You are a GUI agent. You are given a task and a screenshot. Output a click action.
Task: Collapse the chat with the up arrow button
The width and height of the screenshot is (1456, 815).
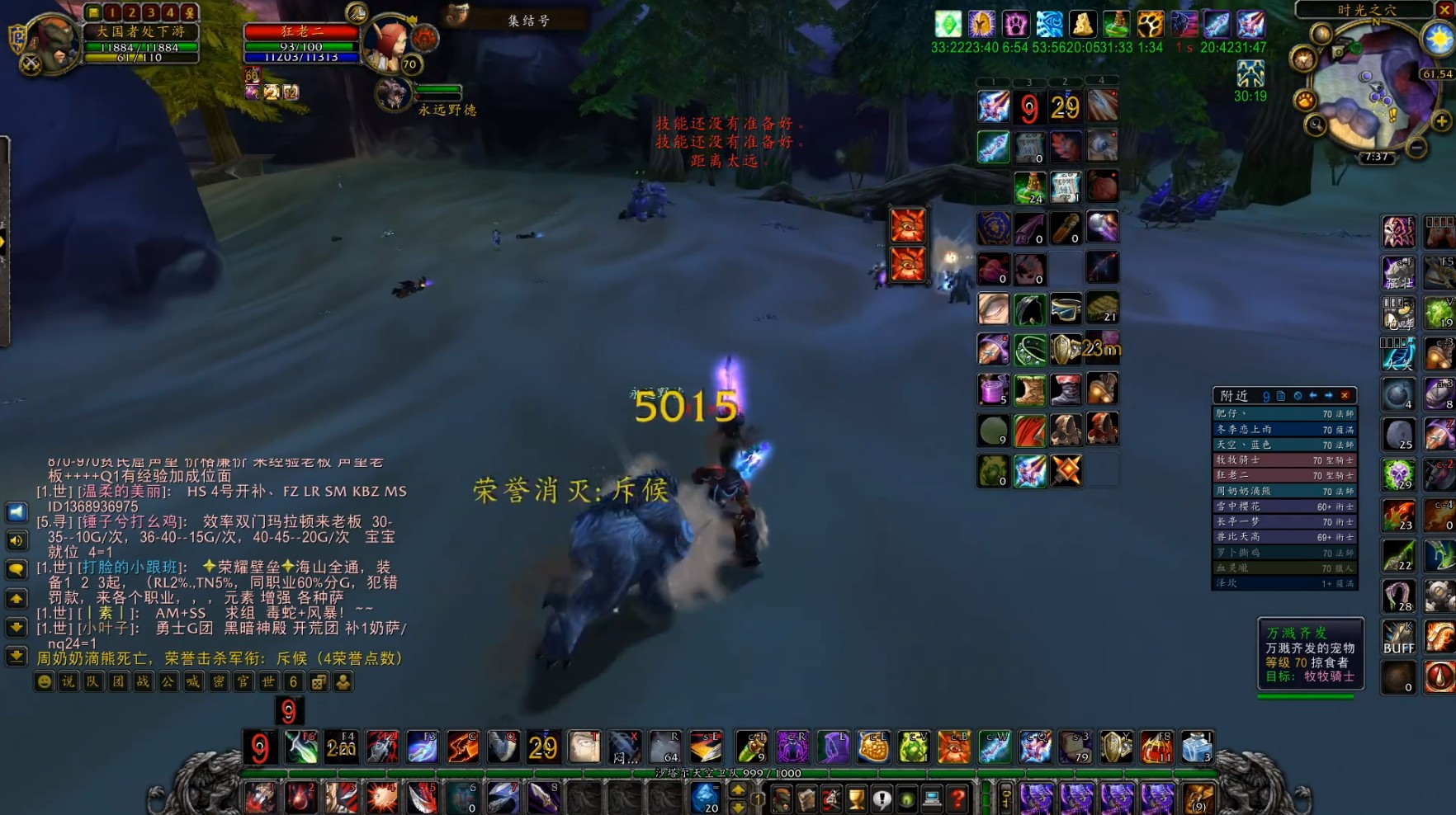15,596
